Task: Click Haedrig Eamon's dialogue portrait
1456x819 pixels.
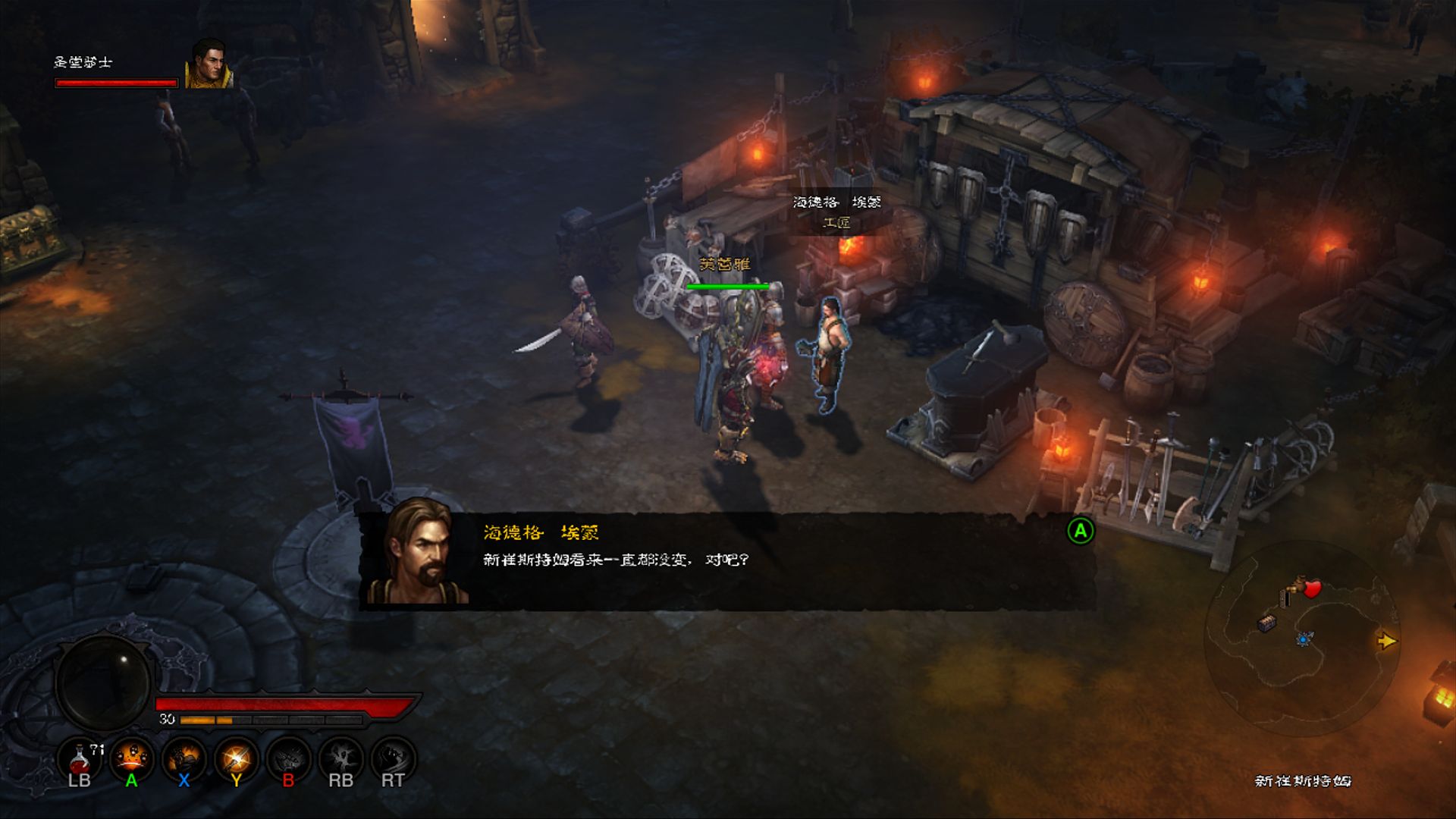Action: click(416, 554)
